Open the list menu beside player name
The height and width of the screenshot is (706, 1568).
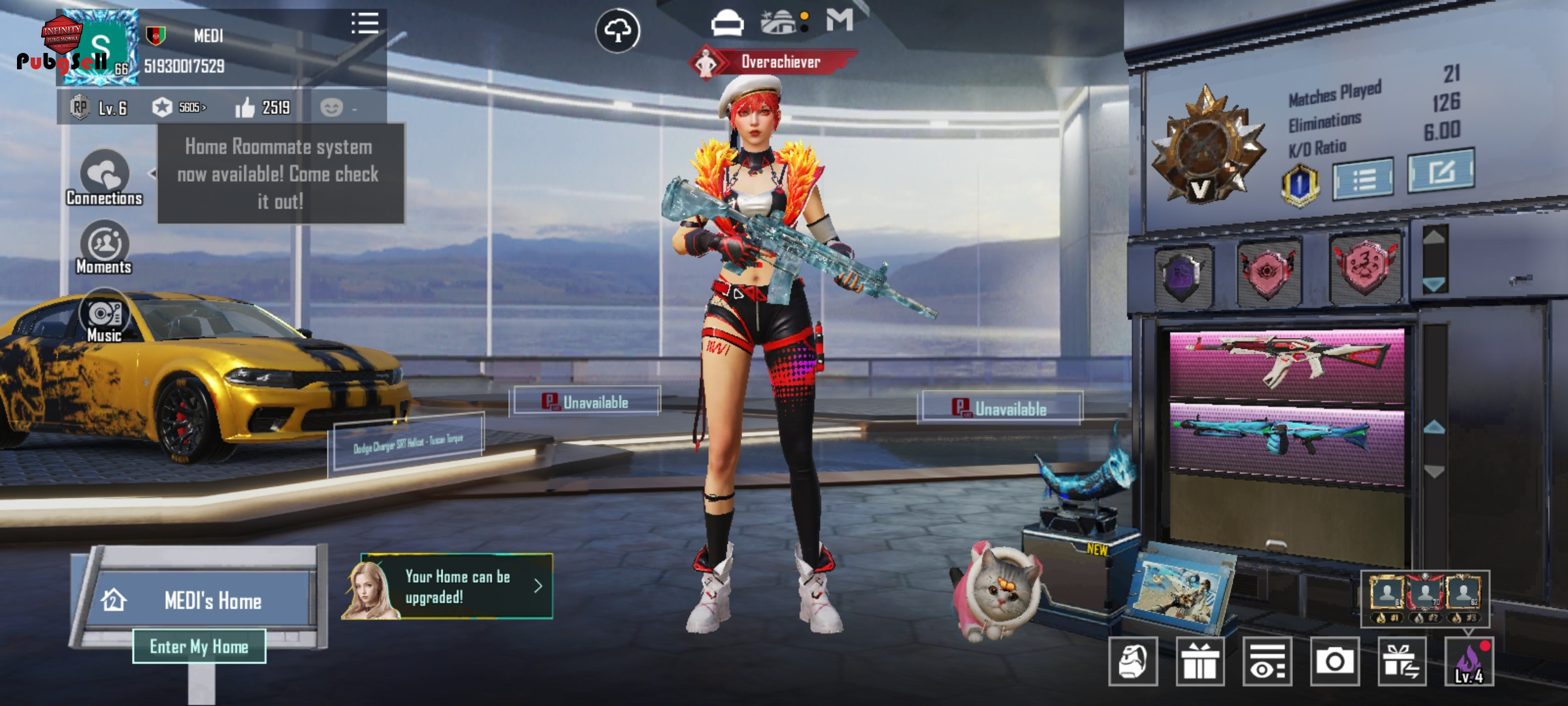pyautogui.click(x=365, y=23)
